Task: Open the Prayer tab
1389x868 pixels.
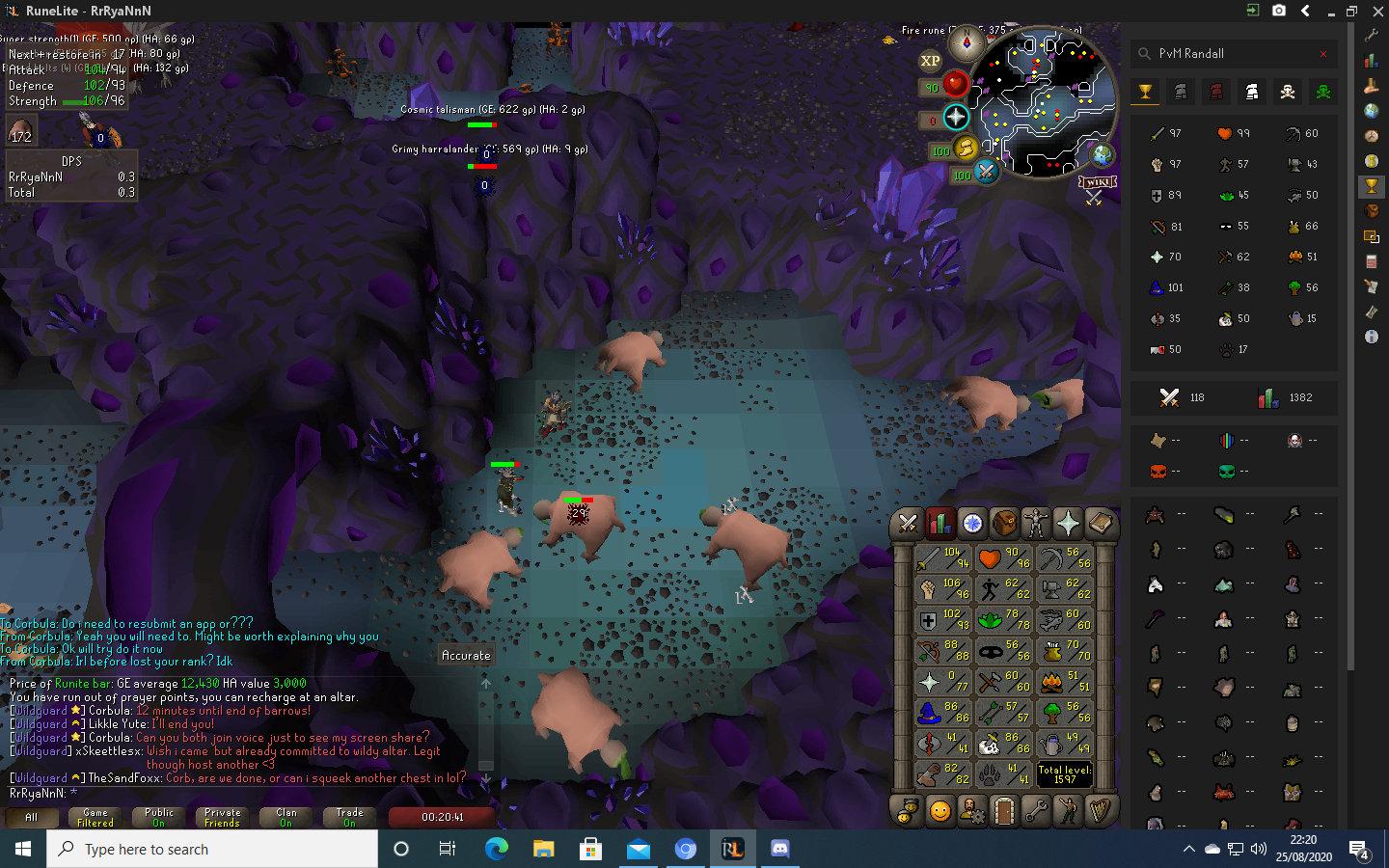Action: (x=1068, y=523)
